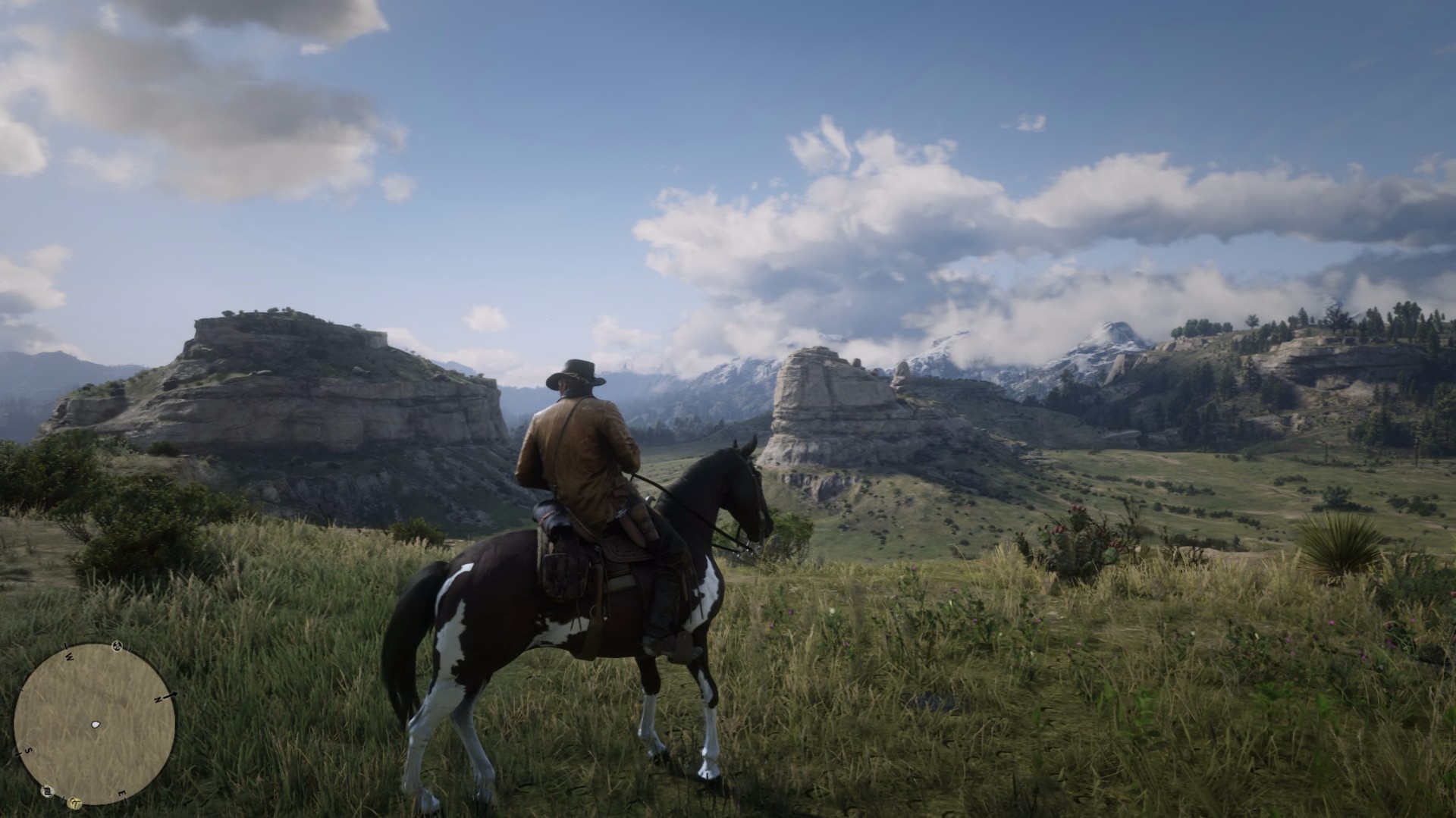1456x818 pixels.
Task: Select the S letter on the compass
Action: coord(29,751)
